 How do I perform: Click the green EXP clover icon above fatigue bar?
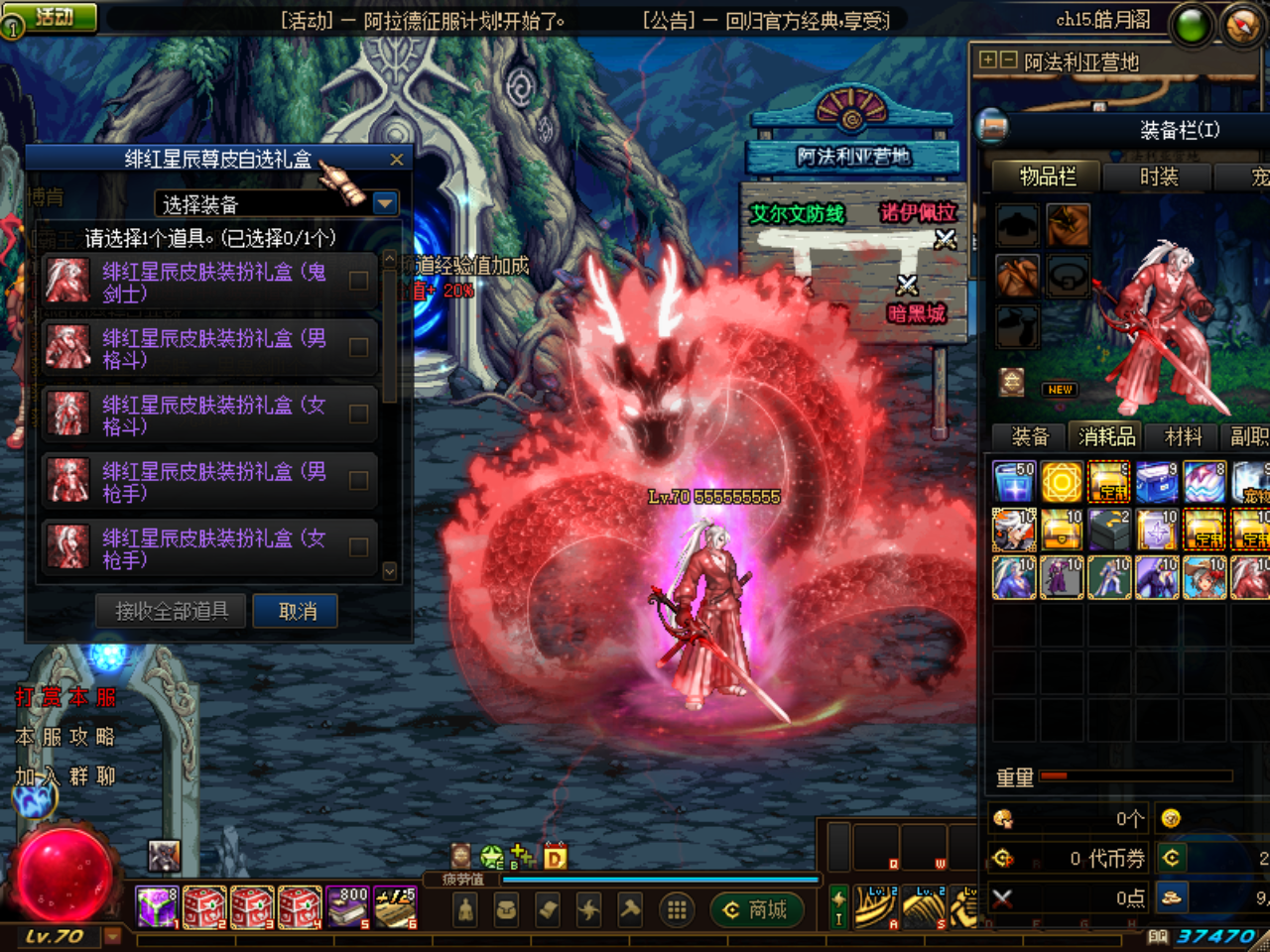coord(490,856)
